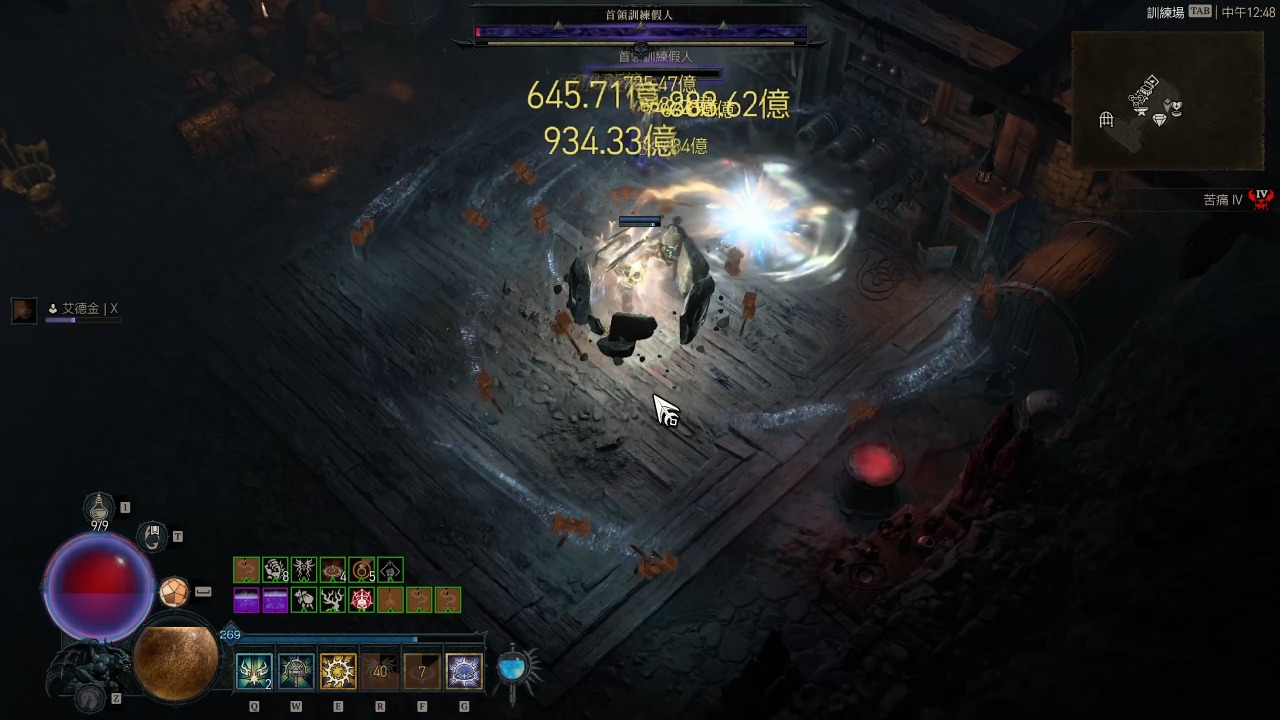1280x720 pixels.
Task: Inspect the first purple buff icon
Action: (246, 600)
